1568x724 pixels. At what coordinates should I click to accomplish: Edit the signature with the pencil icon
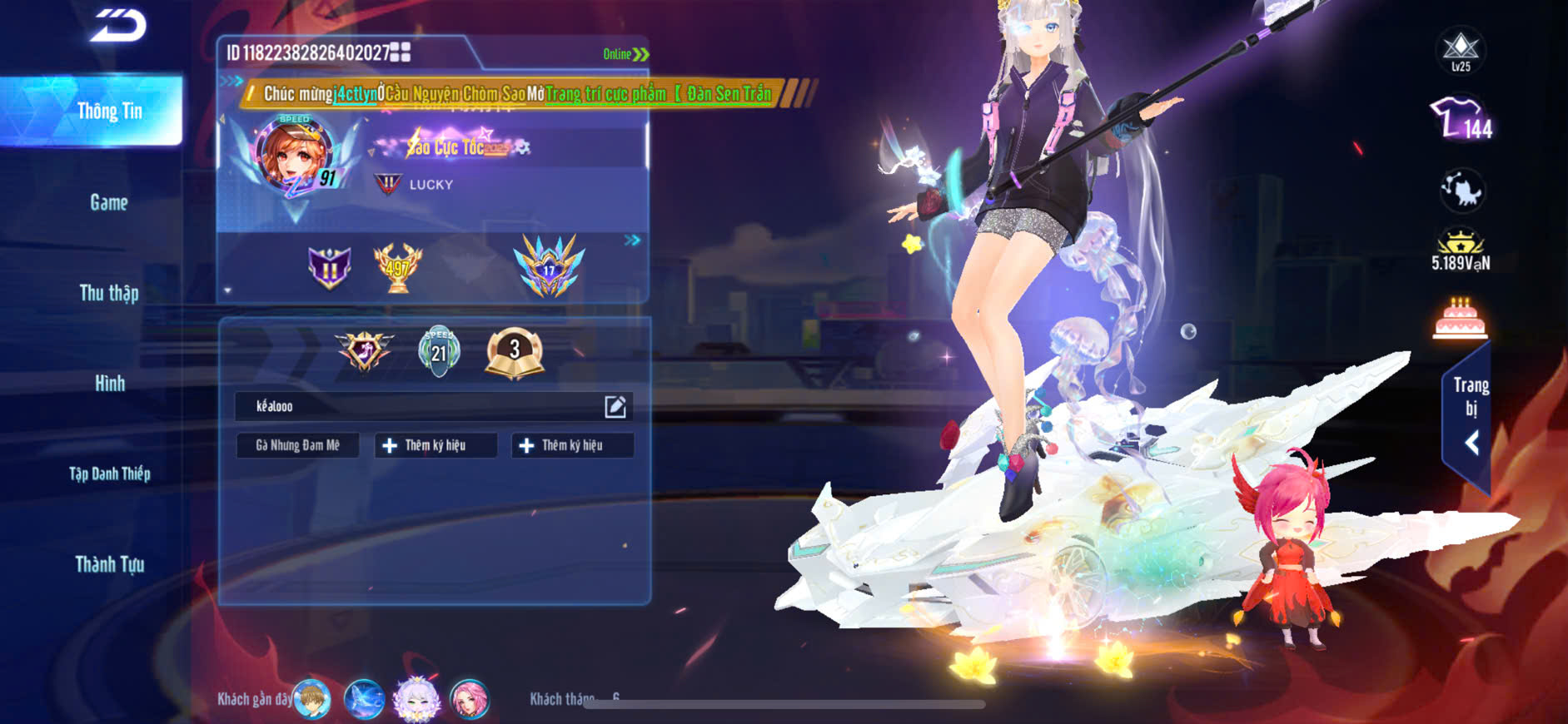click(x=615, y=406)
